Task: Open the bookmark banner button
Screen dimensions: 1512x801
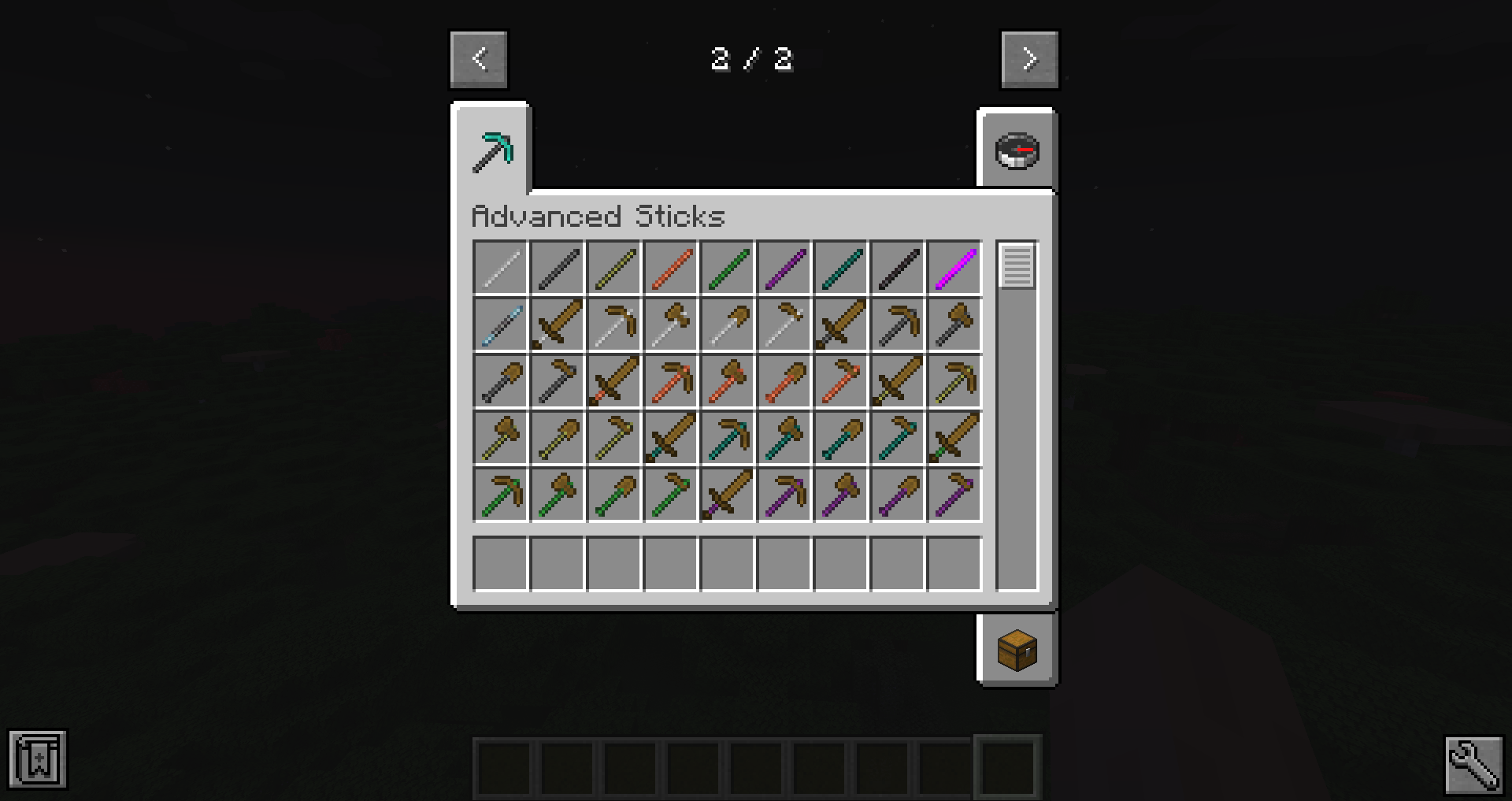Action: click(x=38, y=760)
